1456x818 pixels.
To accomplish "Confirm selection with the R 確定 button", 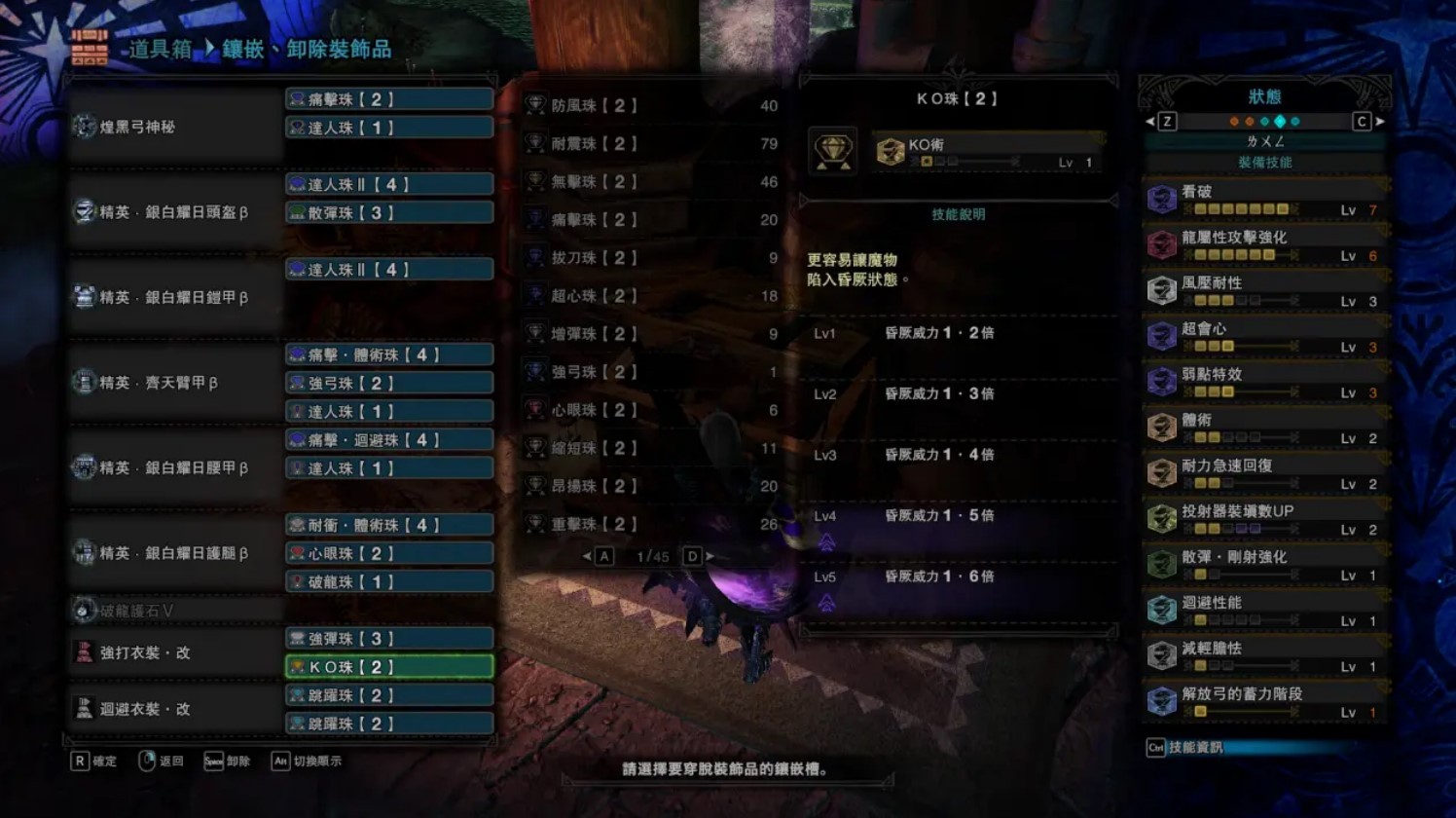I will 93,763.
